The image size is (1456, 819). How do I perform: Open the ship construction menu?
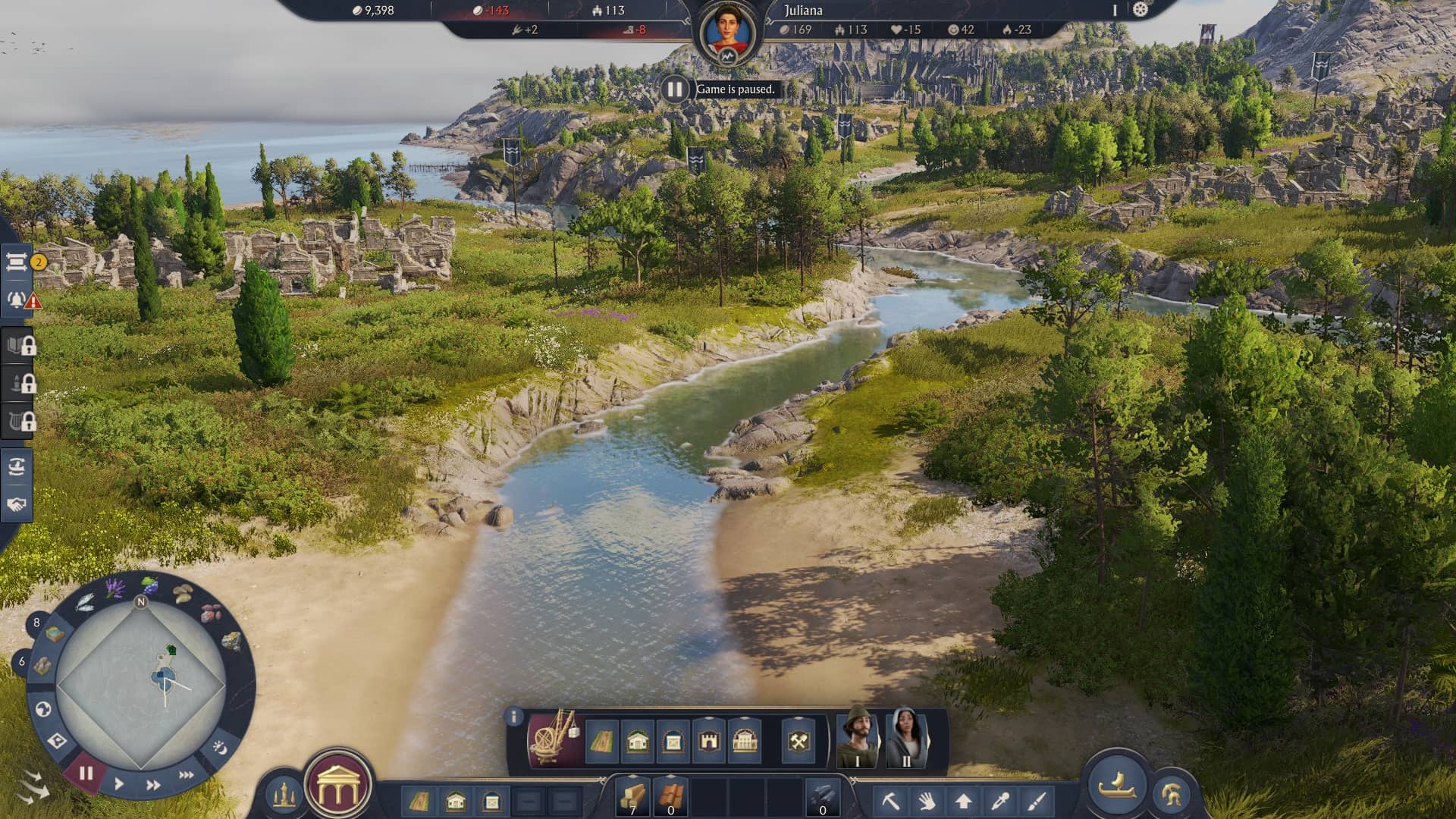pos(1116,785)
